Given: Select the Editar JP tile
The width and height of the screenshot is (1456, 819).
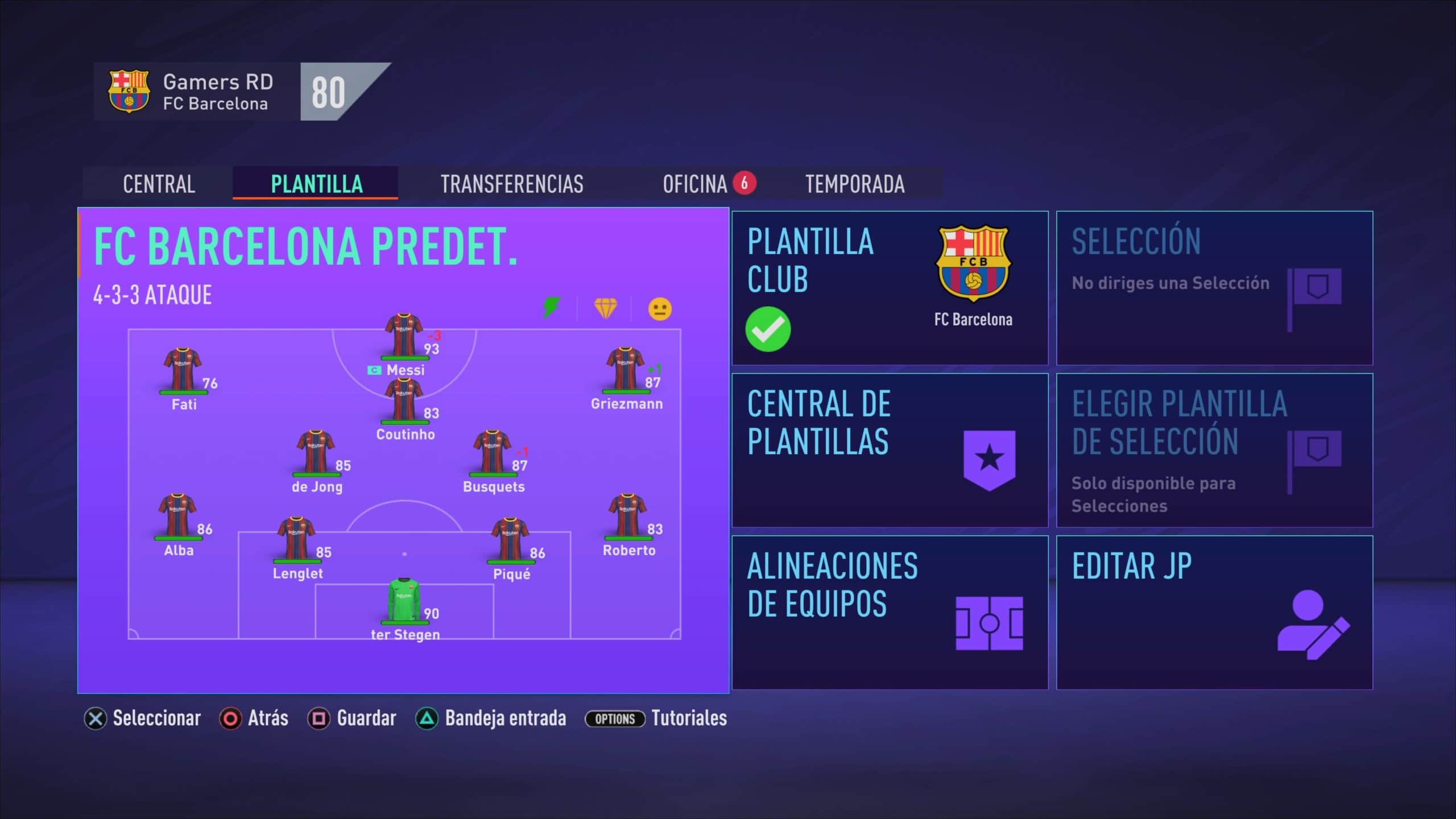Looking at the screenshot, I should tap(1214, 612).
